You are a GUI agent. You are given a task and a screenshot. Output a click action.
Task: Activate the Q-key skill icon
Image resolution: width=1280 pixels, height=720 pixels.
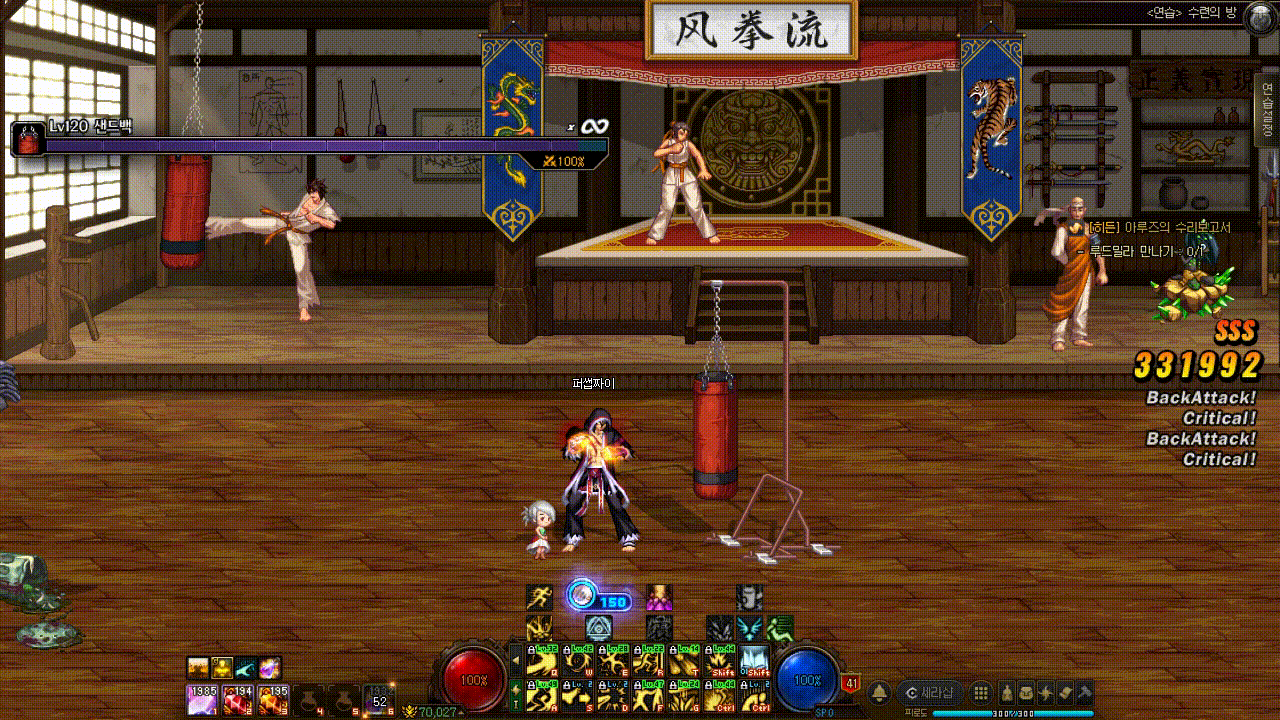point(543,661)
